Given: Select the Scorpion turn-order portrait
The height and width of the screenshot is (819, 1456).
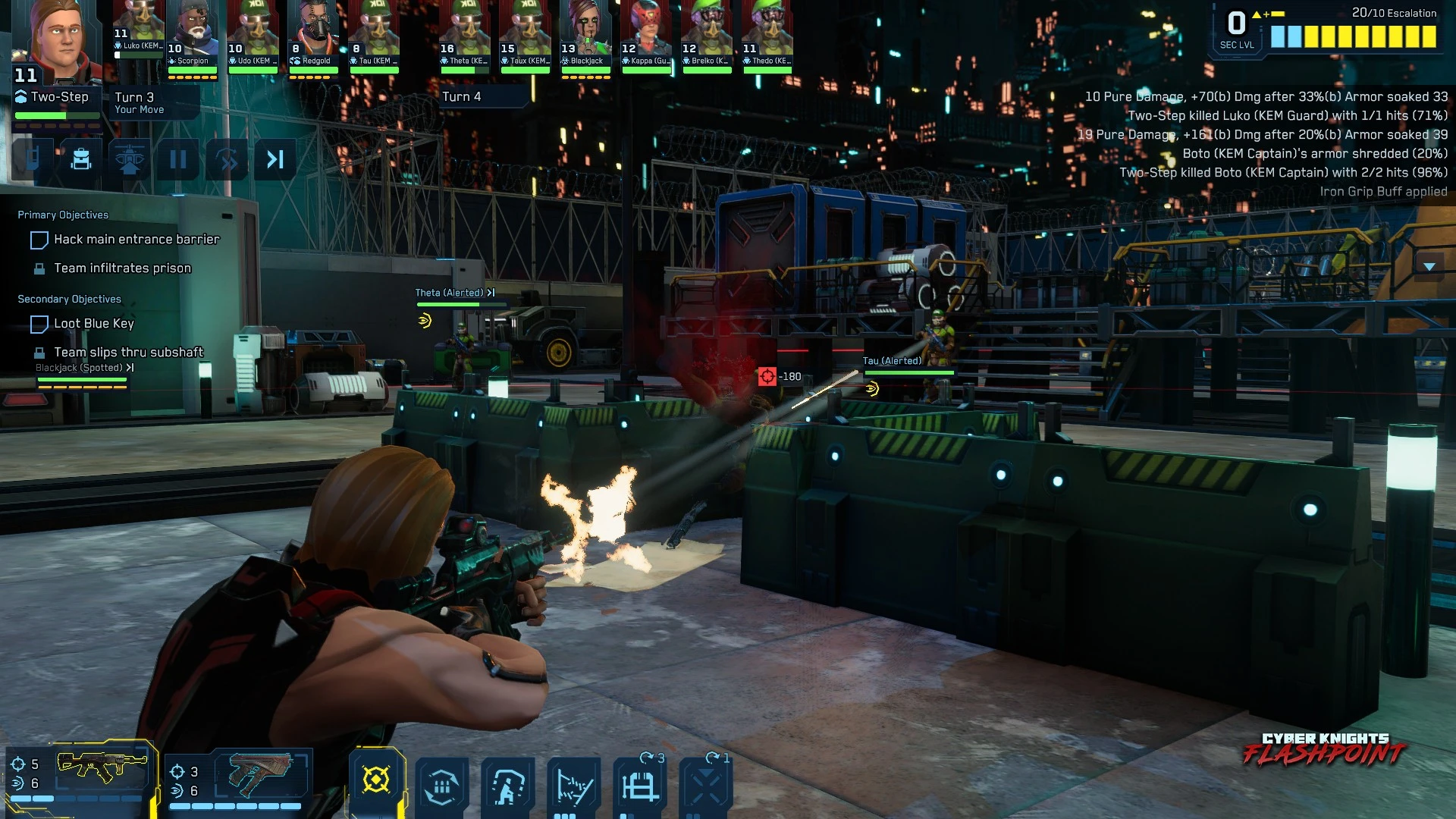Looking at the screenshot, I should (193, 34).
